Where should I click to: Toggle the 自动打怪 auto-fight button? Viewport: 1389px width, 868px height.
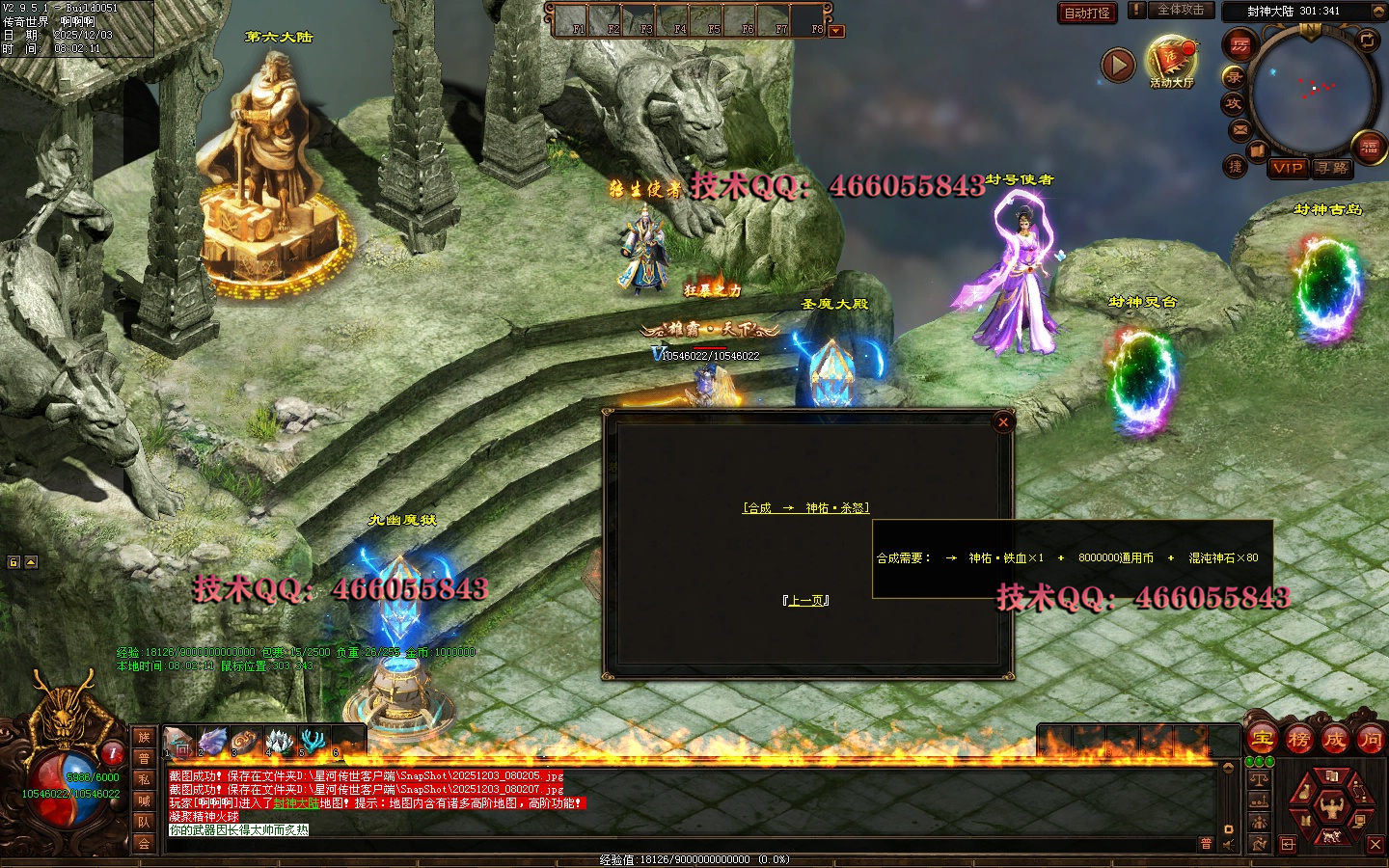(x=1087, y=13)
